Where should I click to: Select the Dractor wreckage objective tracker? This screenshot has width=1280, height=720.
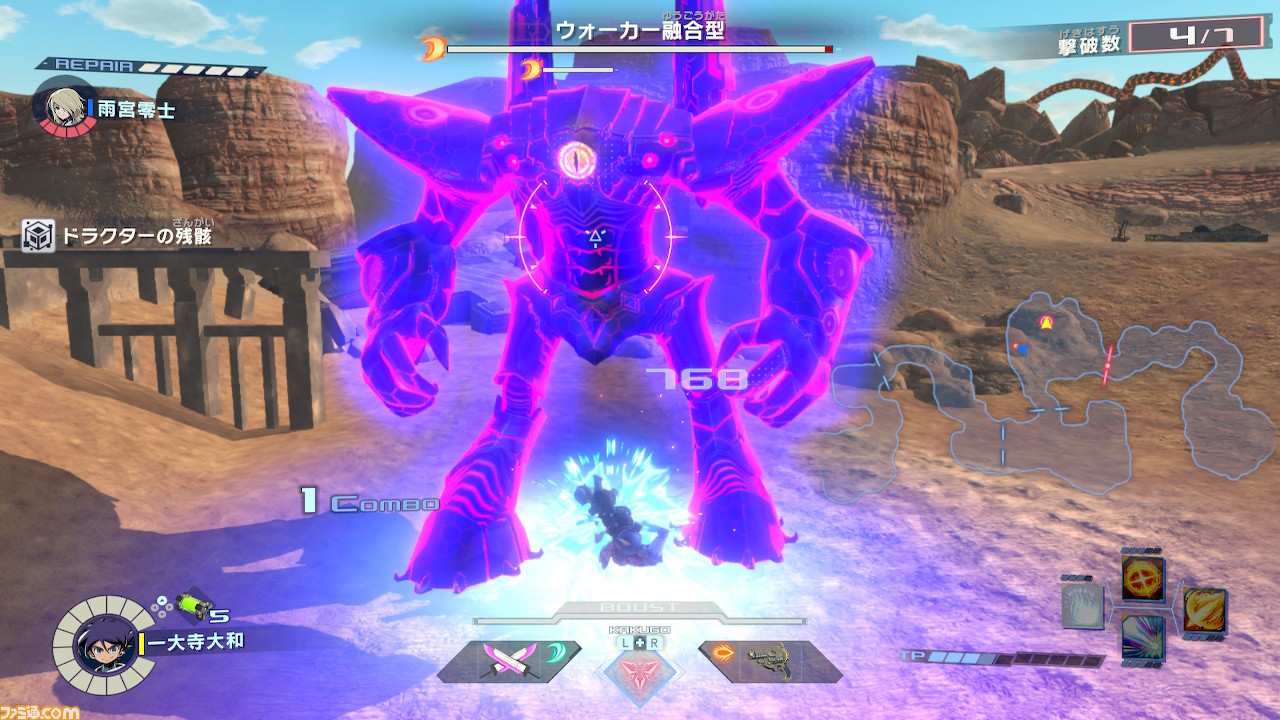[x=120, y=237]
